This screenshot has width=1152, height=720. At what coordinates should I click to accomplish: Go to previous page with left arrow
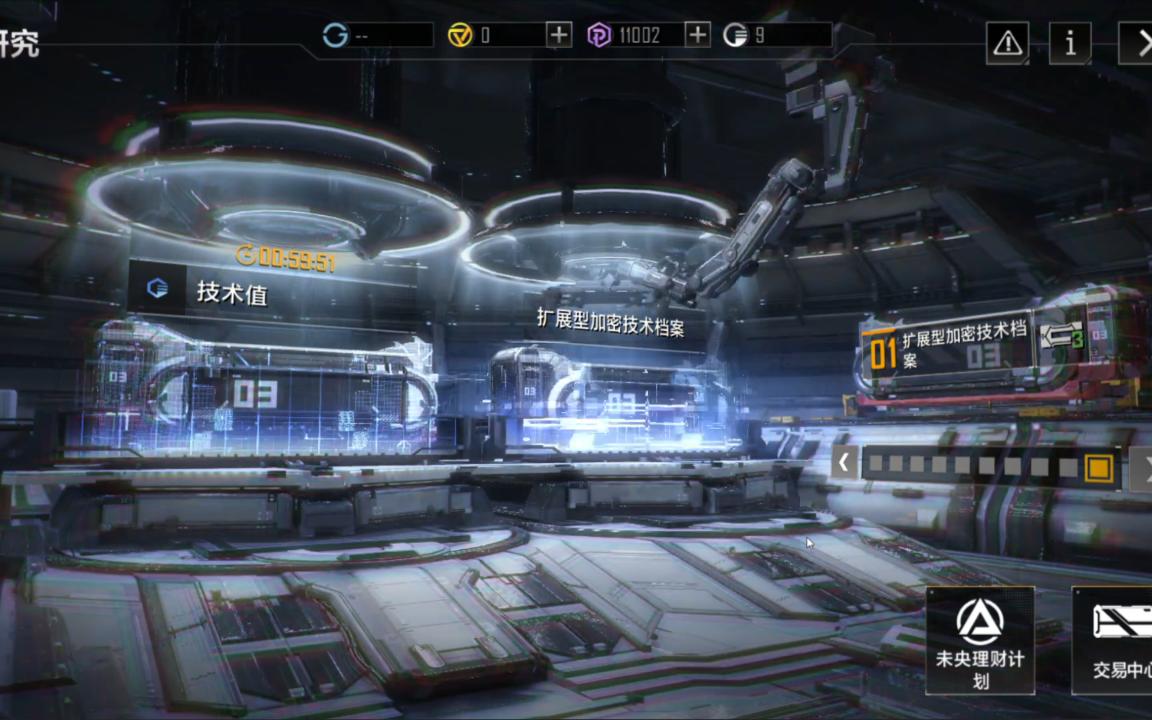(x=844, y=464)
